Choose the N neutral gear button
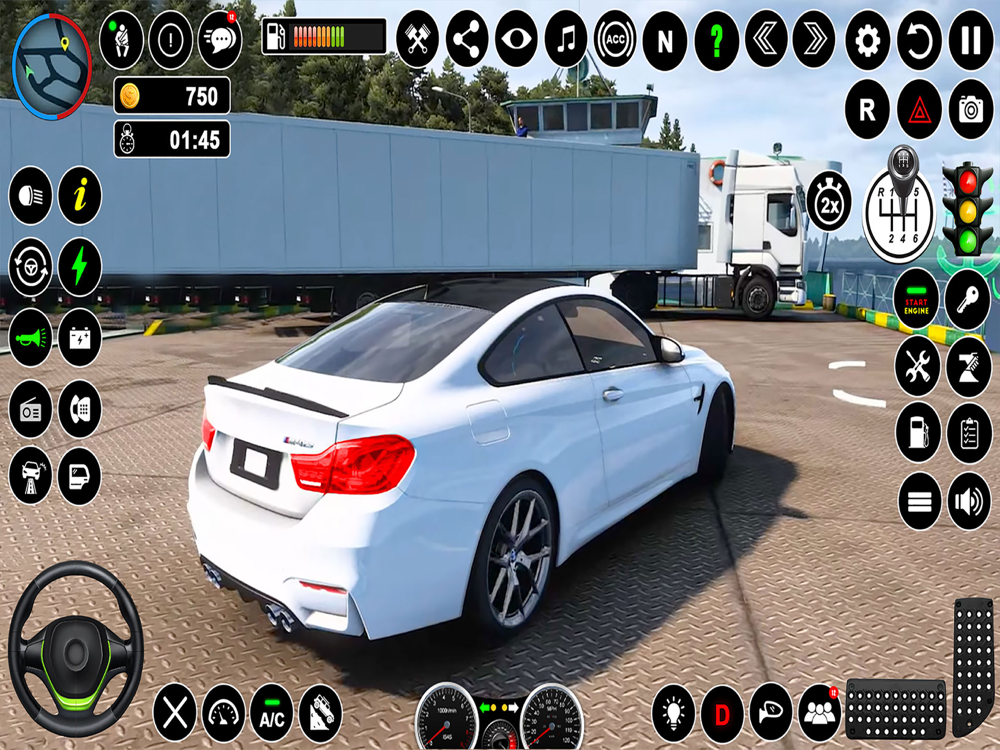The height and width of the screenshot is (750, 1000). (665, 40)
